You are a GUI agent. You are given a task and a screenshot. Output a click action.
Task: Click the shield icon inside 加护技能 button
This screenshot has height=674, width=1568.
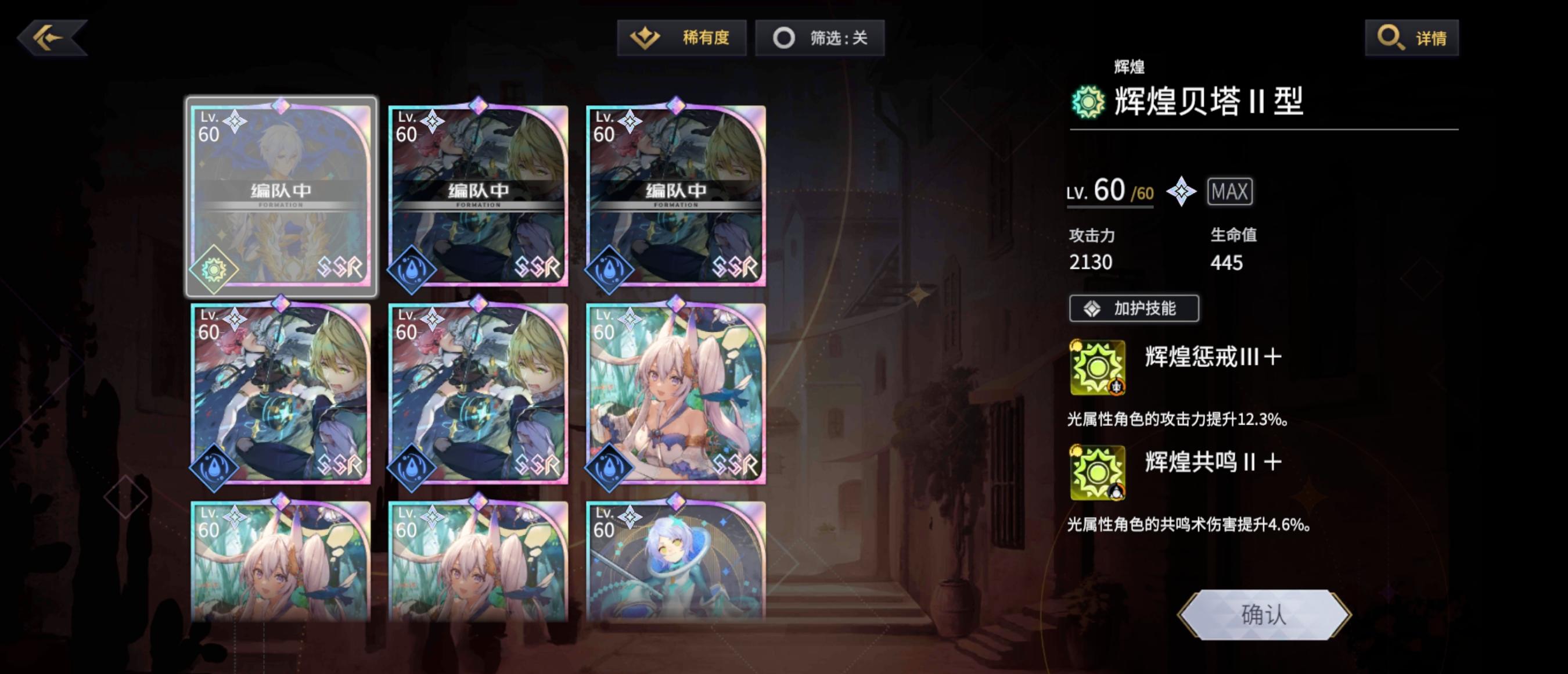pyautogui.click(x=1092, y=309)
